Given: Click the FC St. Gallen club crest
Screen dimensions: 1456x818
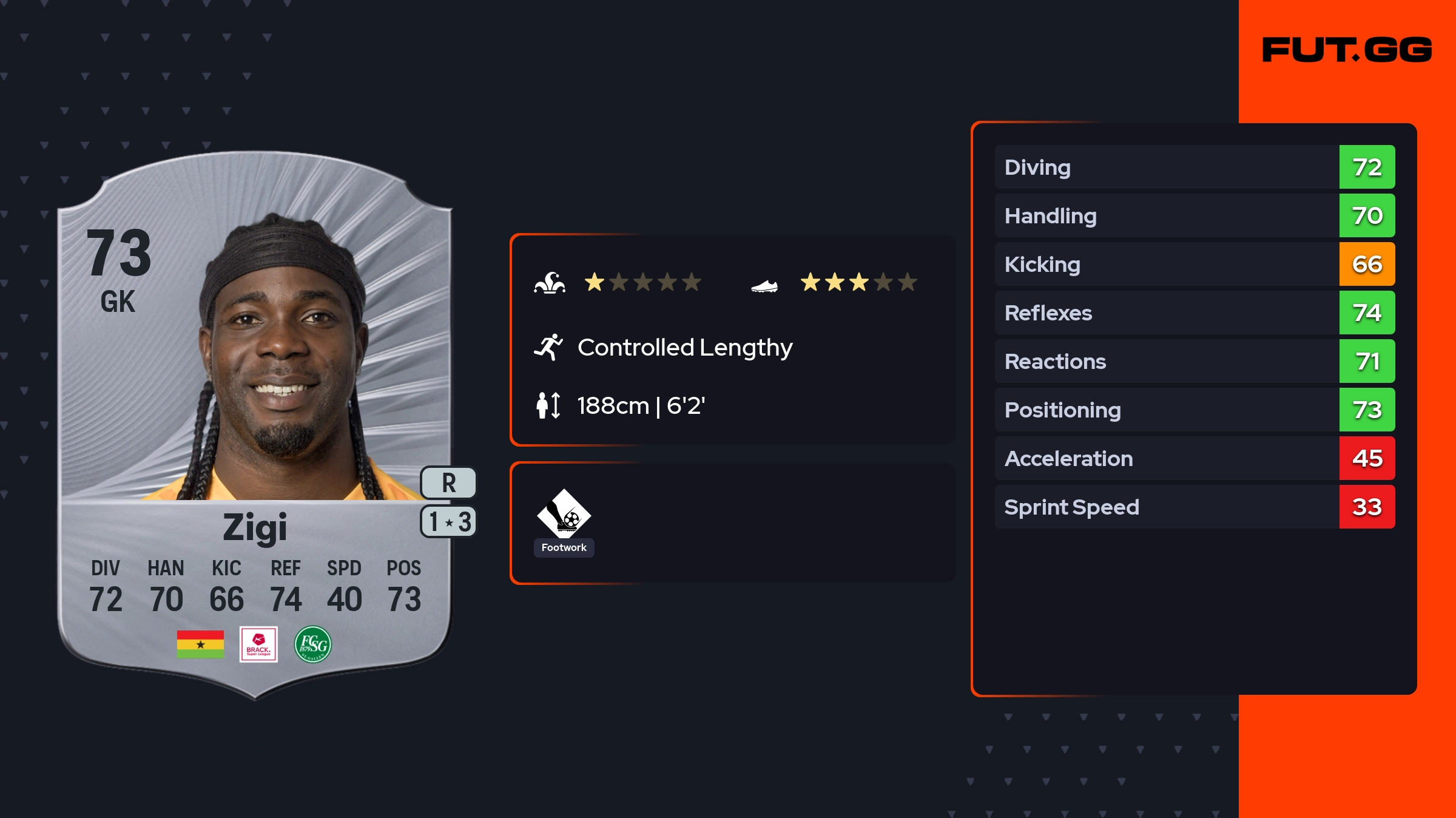Looking at the screenshot, I should 313,644.
